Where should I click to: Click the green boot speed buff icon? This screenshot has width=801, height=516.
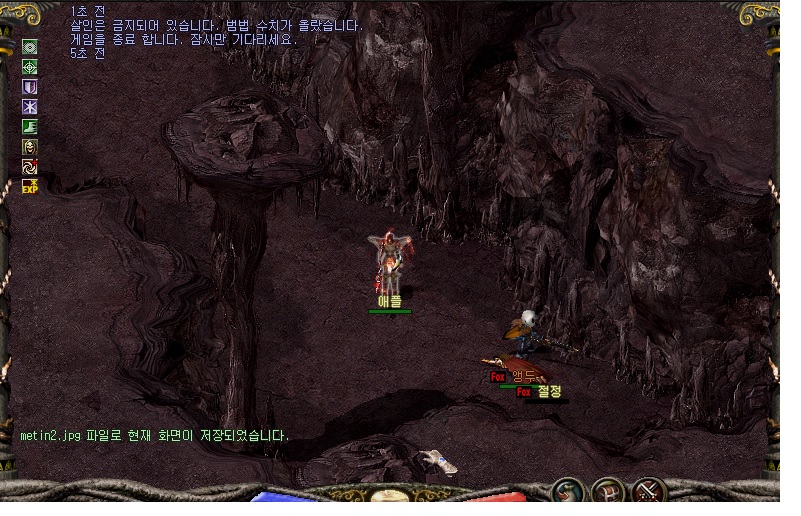pyautogui.click(x=30, y=127)
